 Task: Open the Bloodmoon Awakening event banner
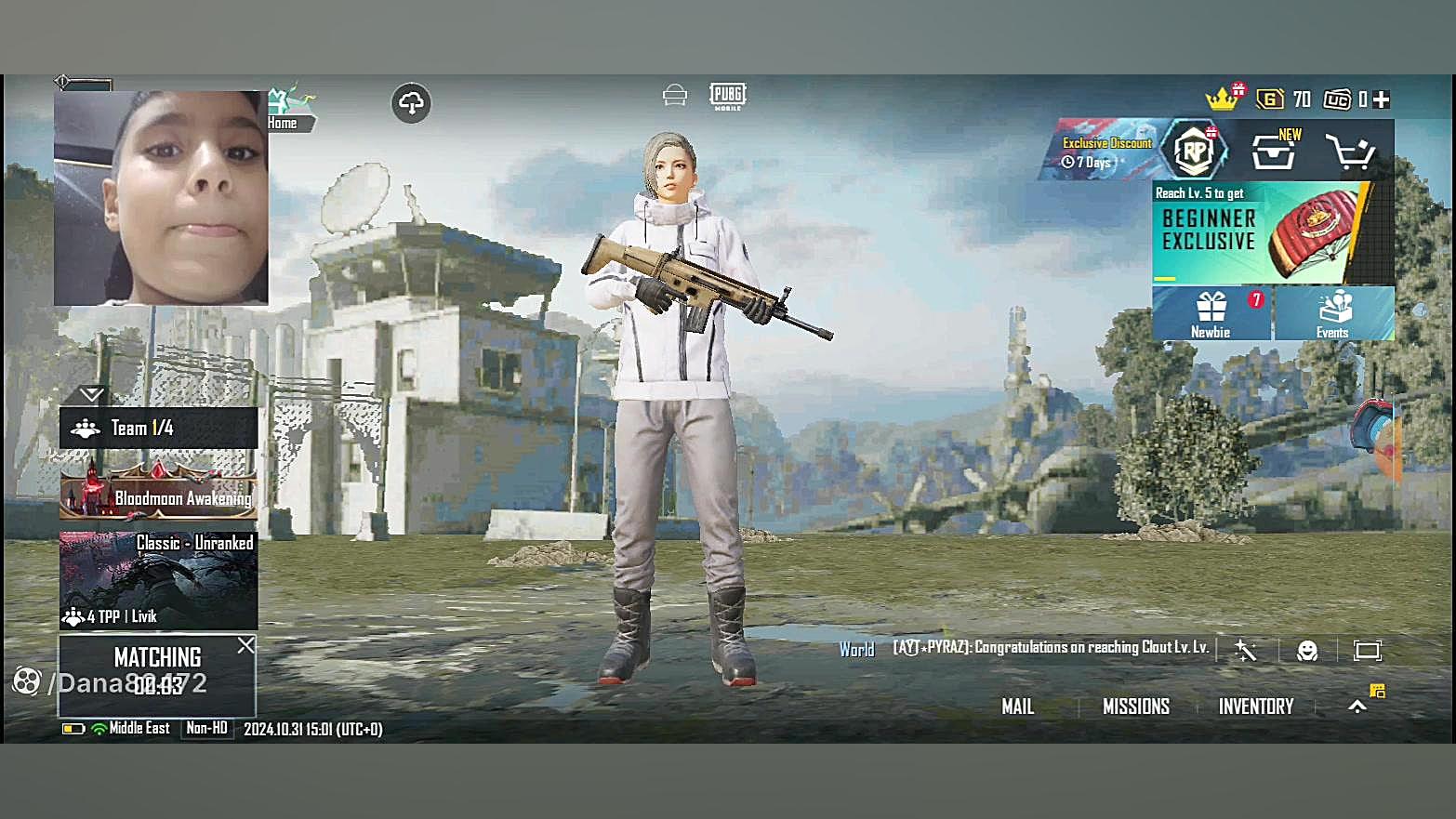(158, 492)
